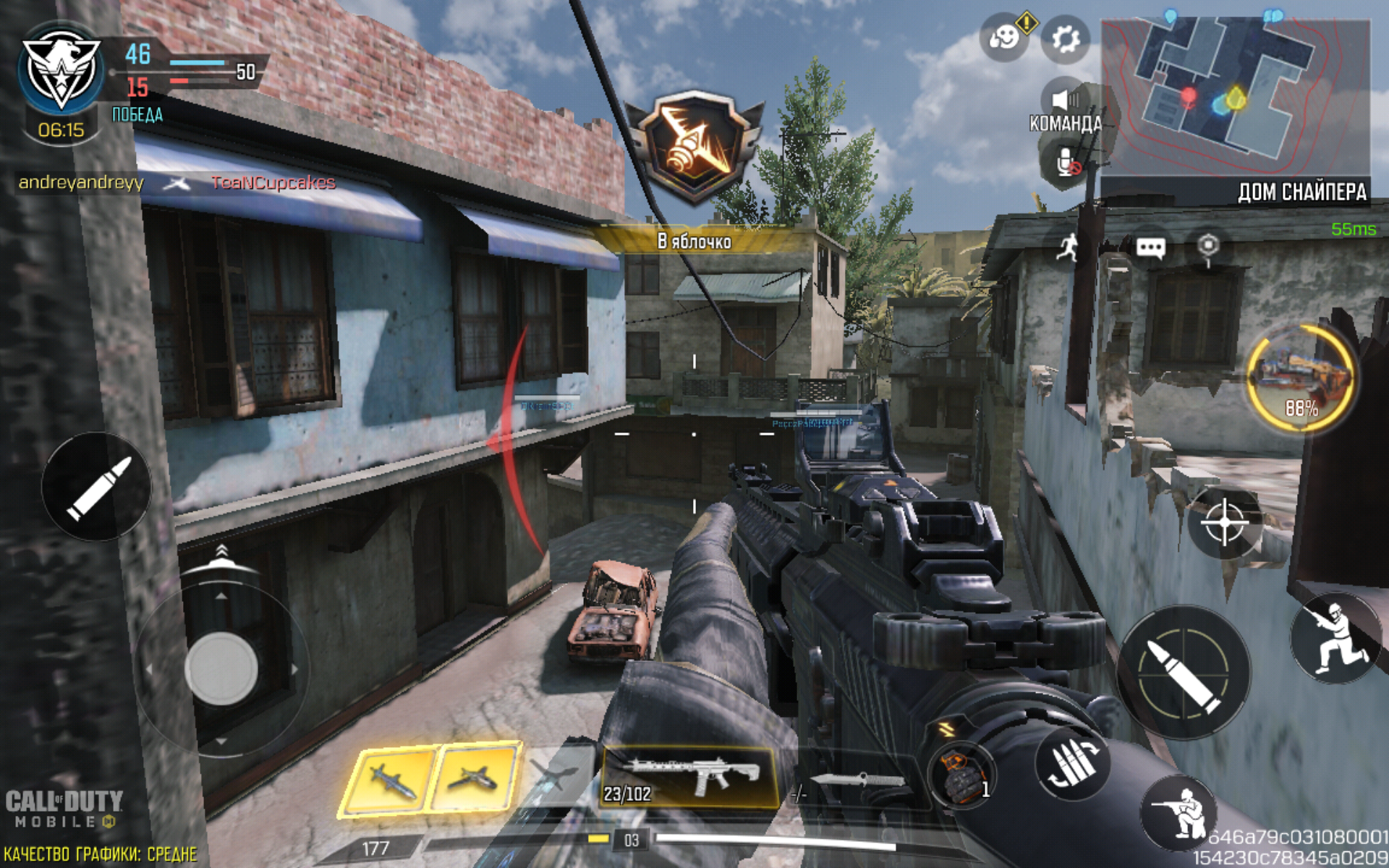The image size is (1389, 868).
Task: Tap the aim-down-sights crosshair button
Action: click(1224, 522)
